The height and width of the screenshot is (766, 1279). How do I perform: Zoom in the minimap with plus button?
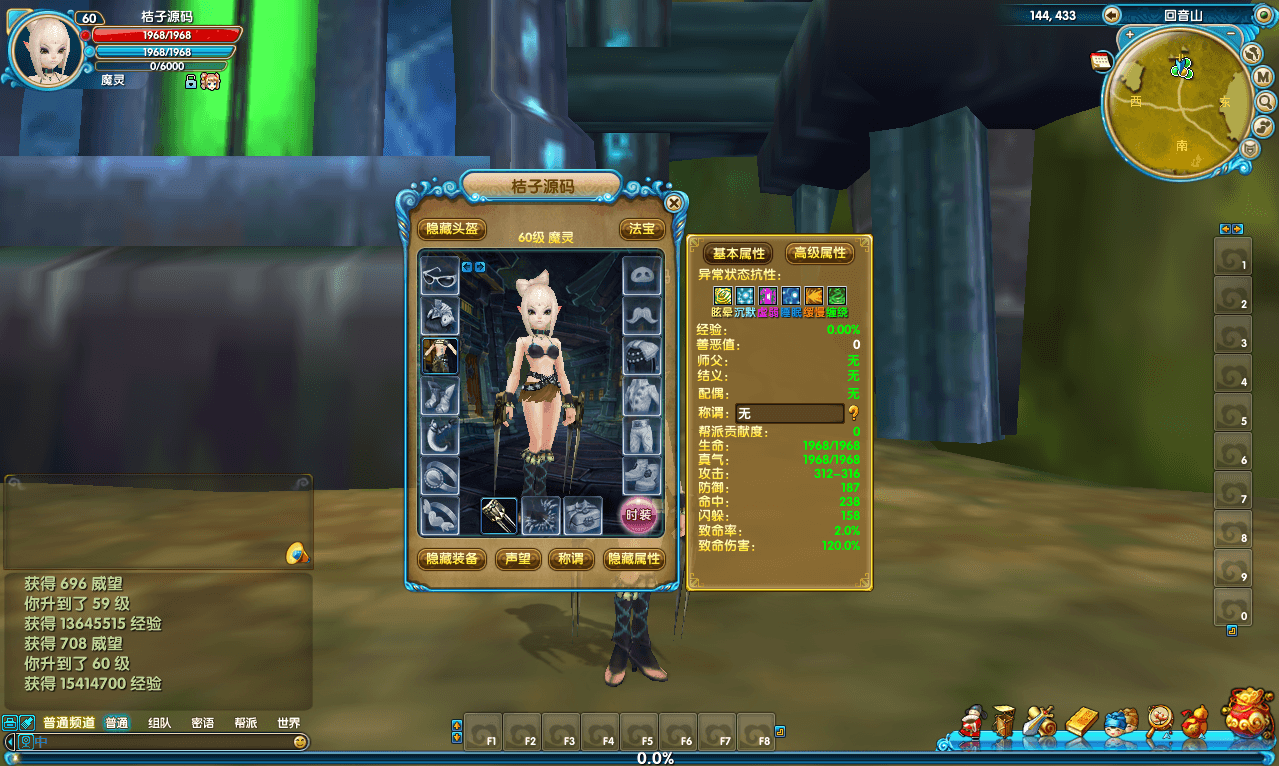coord(1129,34)
